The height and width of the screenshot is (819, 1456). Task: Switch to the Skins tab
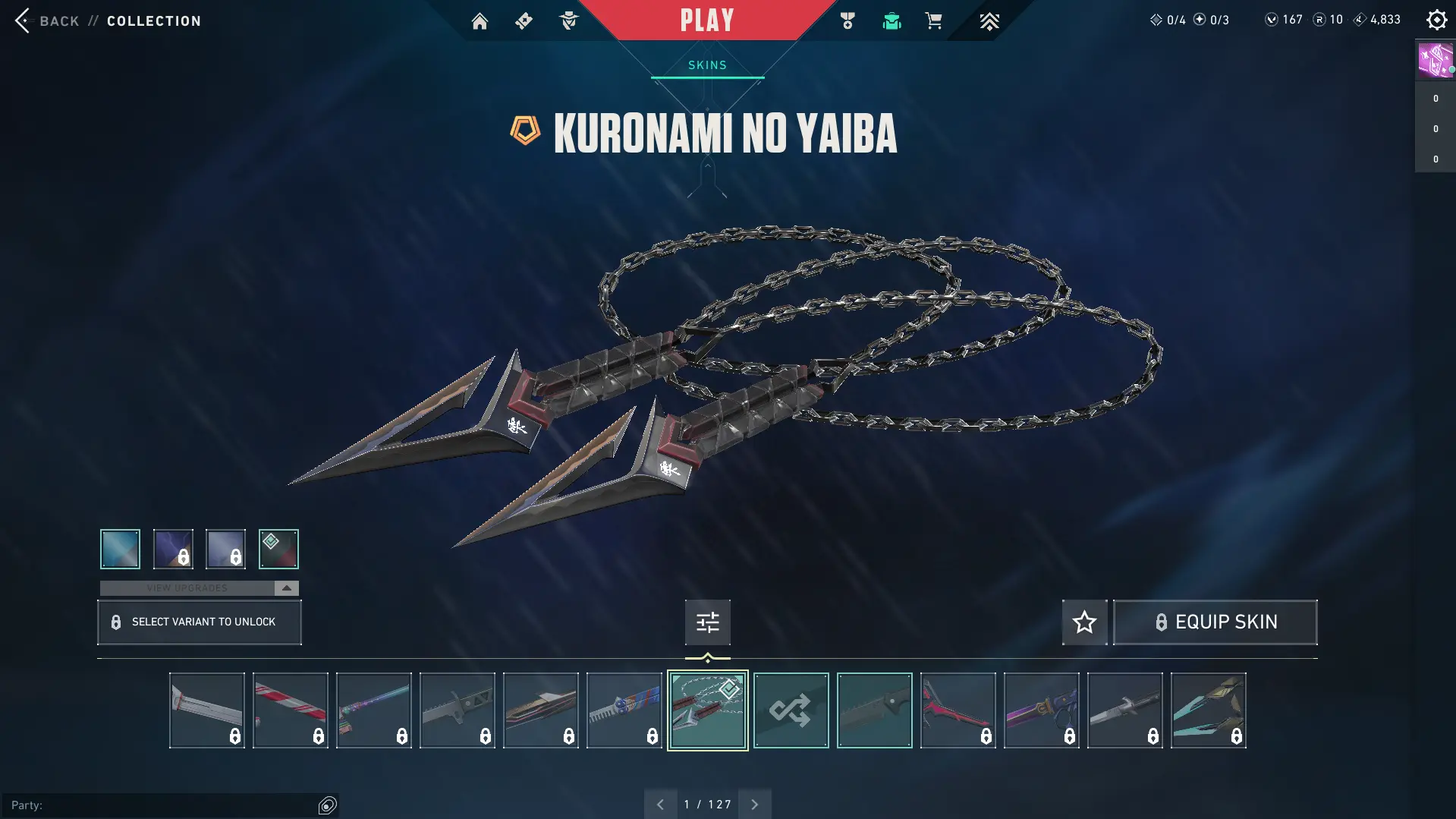[706, 65]
